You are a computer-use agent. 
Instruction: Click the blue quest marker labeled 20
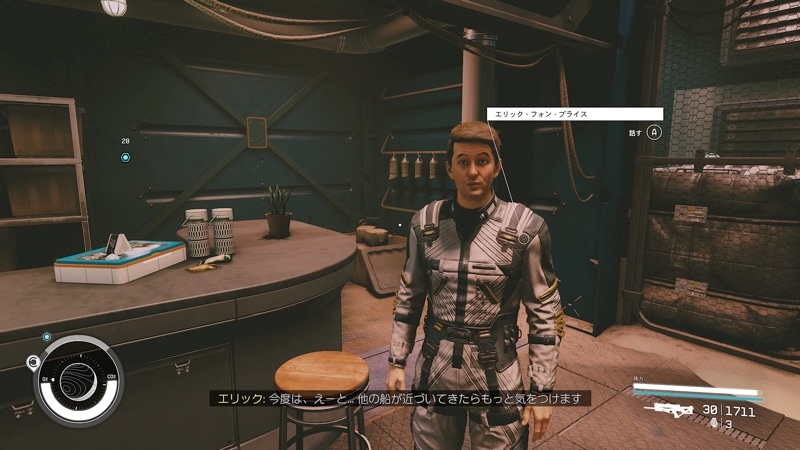tap(125, 157)
